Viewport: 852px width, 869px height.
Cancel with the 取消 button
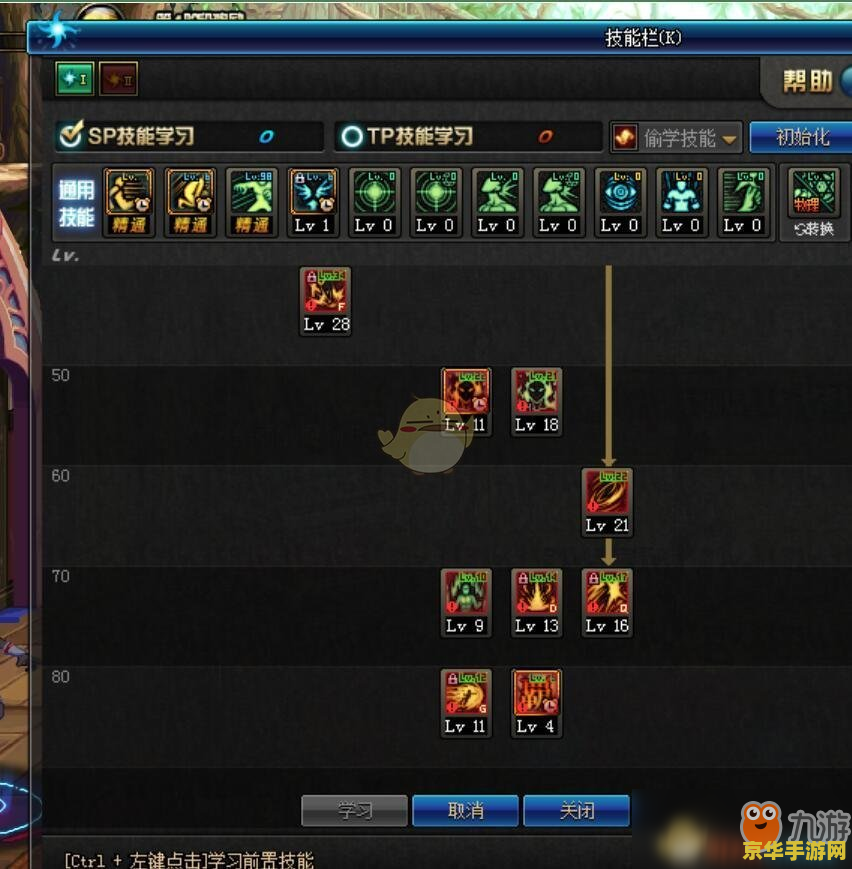coord(465,811)
